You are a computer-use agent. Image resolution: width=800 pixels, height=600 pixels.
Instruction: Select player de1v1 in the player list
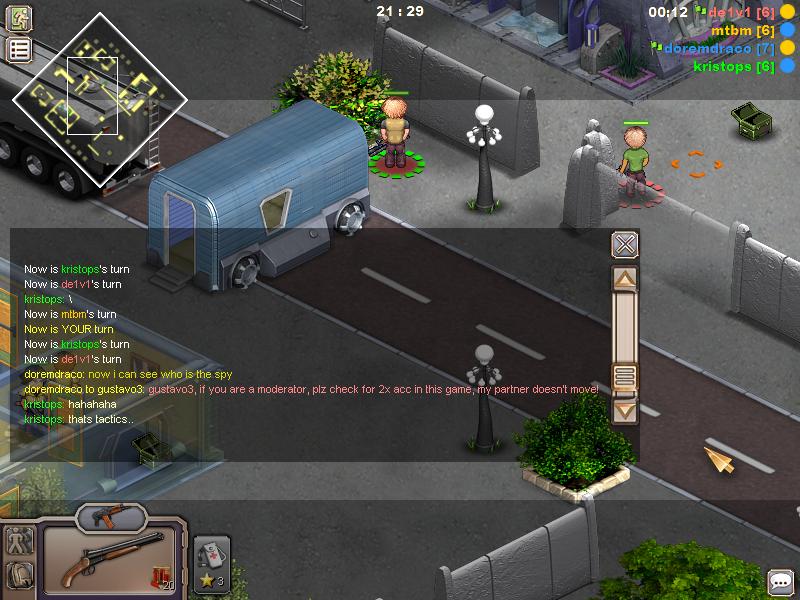(741, 12)
